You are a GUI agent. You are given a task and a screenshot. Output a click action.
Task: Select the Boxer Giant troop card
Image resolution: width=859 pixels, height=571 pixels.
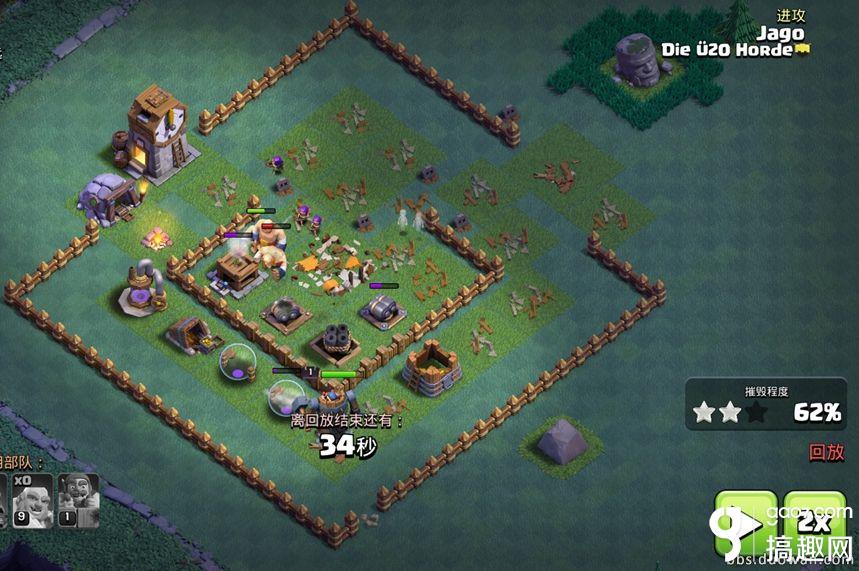coord(32,500)
